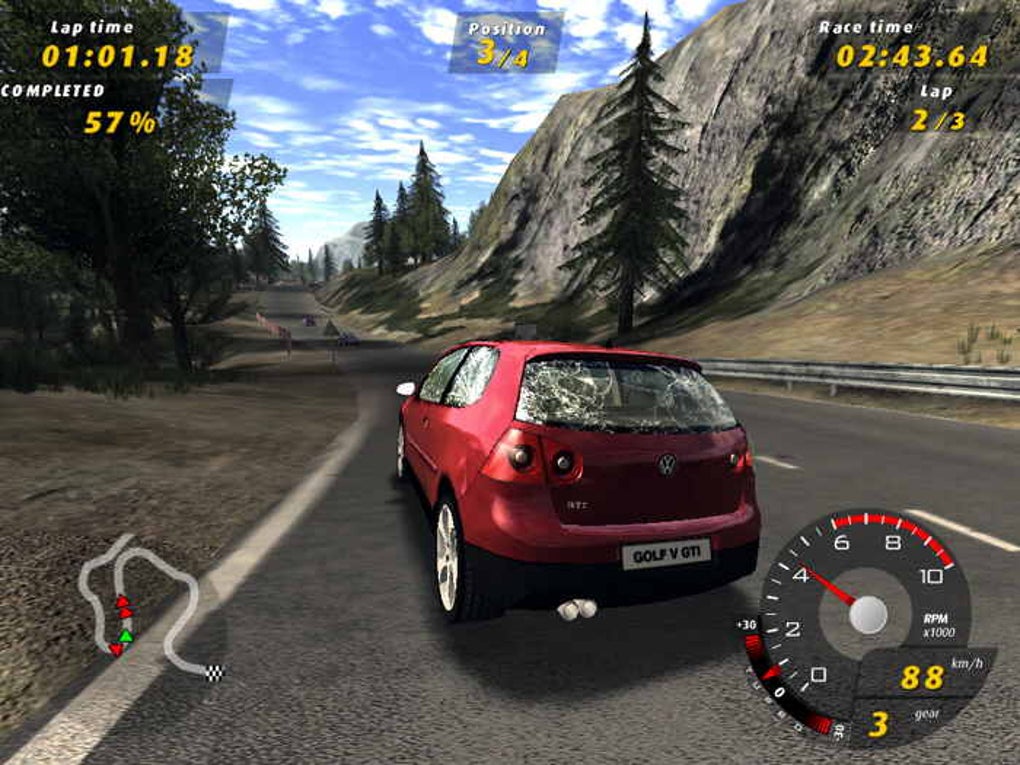Select the checkered finish flag on minimap
Screen dimensions: 1020x765
tap(215, 671)
